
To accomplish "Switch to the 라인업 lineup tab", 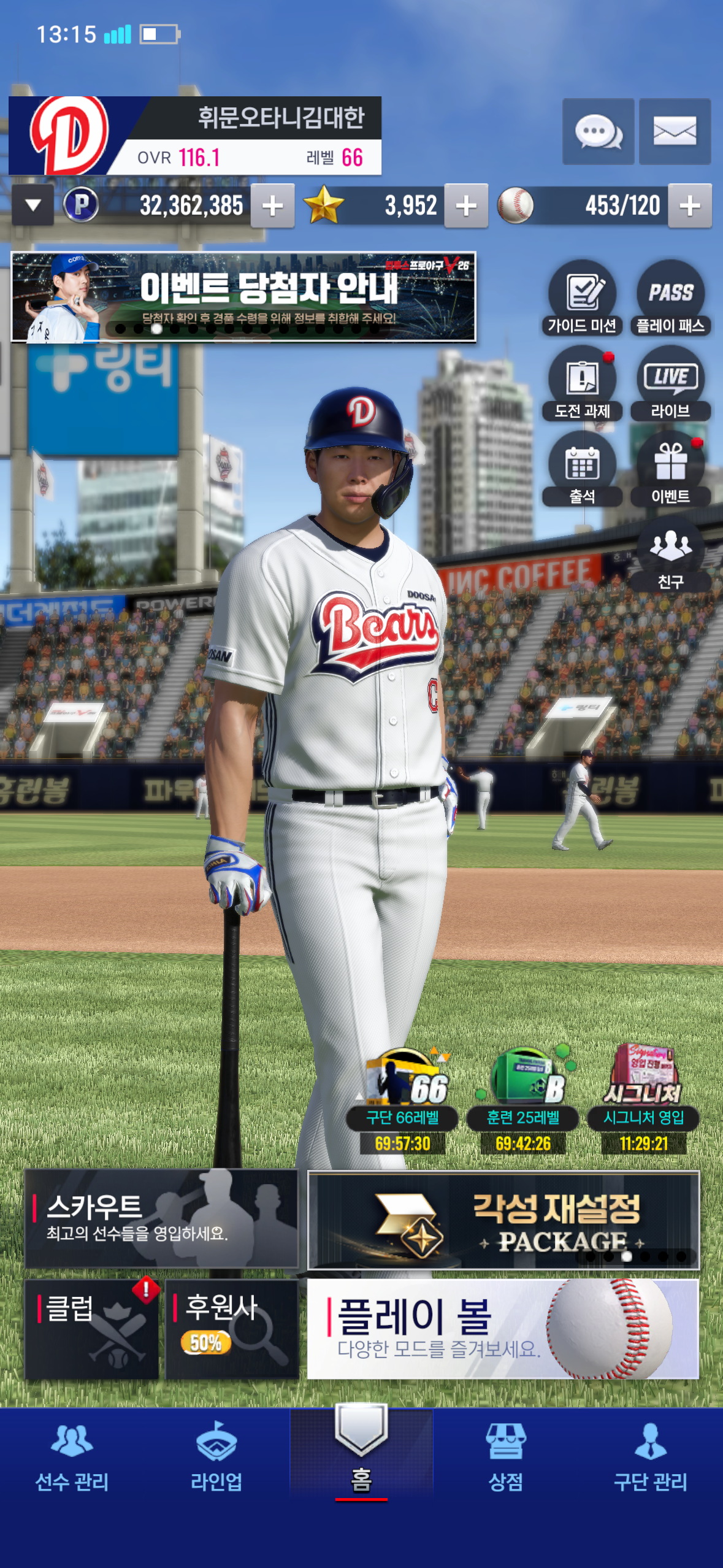I will [216, 1456].
